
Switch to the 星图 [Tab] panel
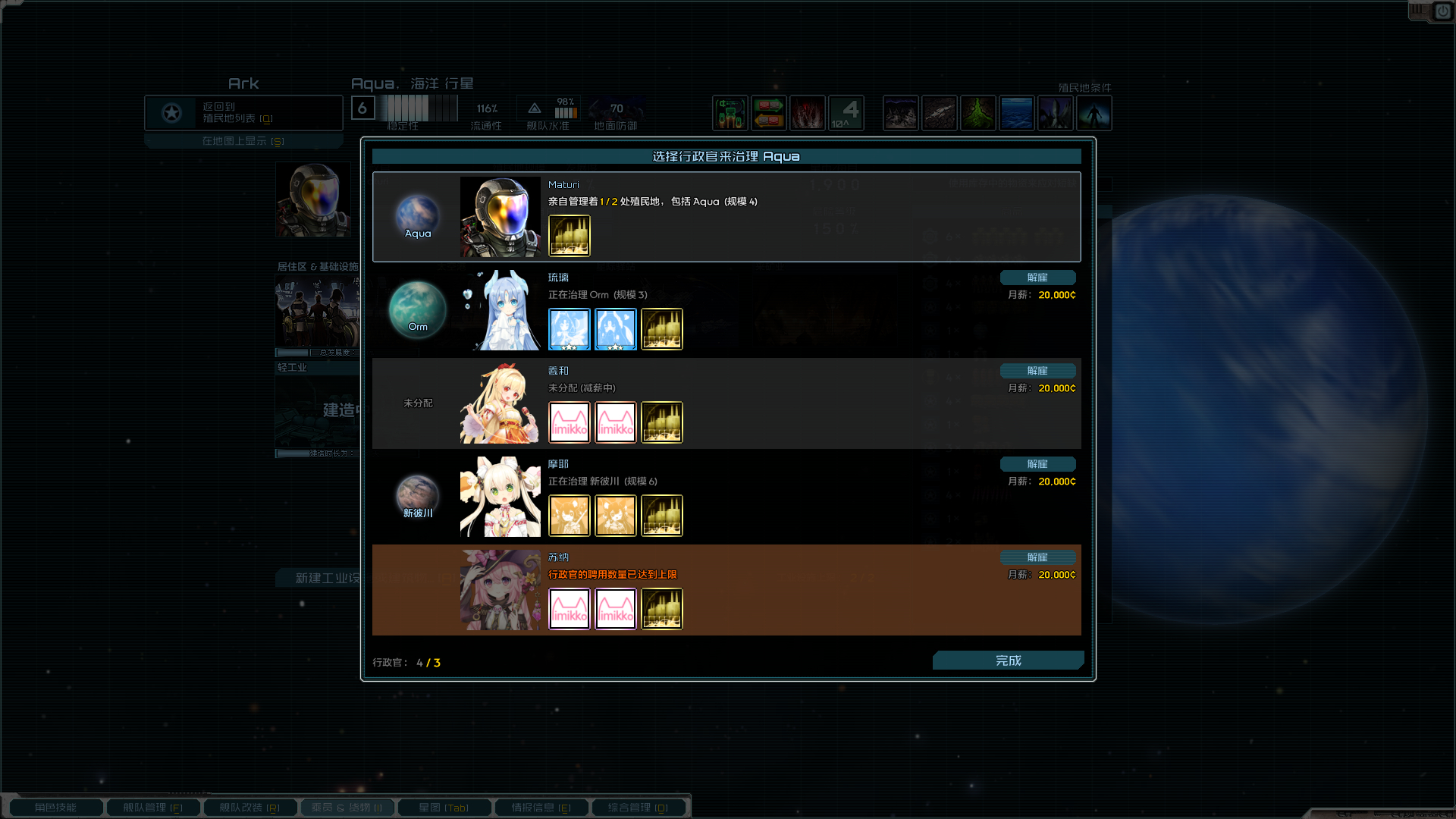pyautogui.click(x=444, y=807)
